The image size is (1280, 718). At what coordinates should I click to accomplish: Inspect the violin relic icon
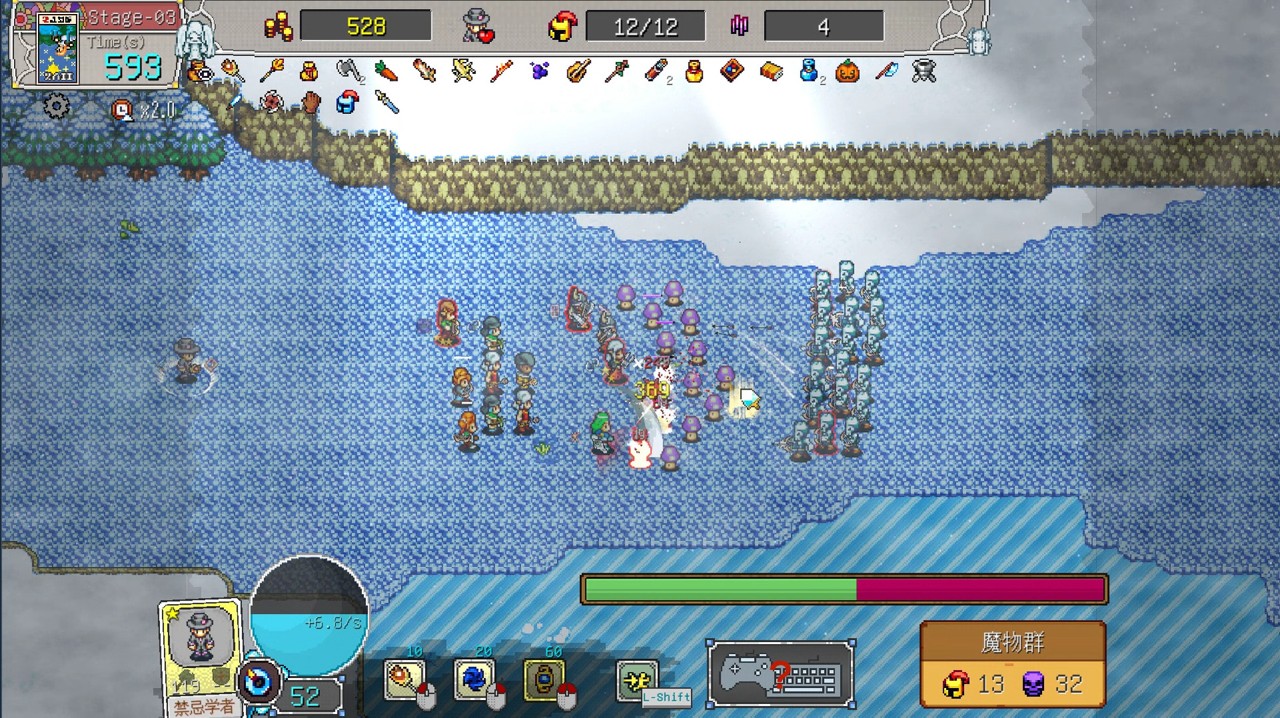578,71
